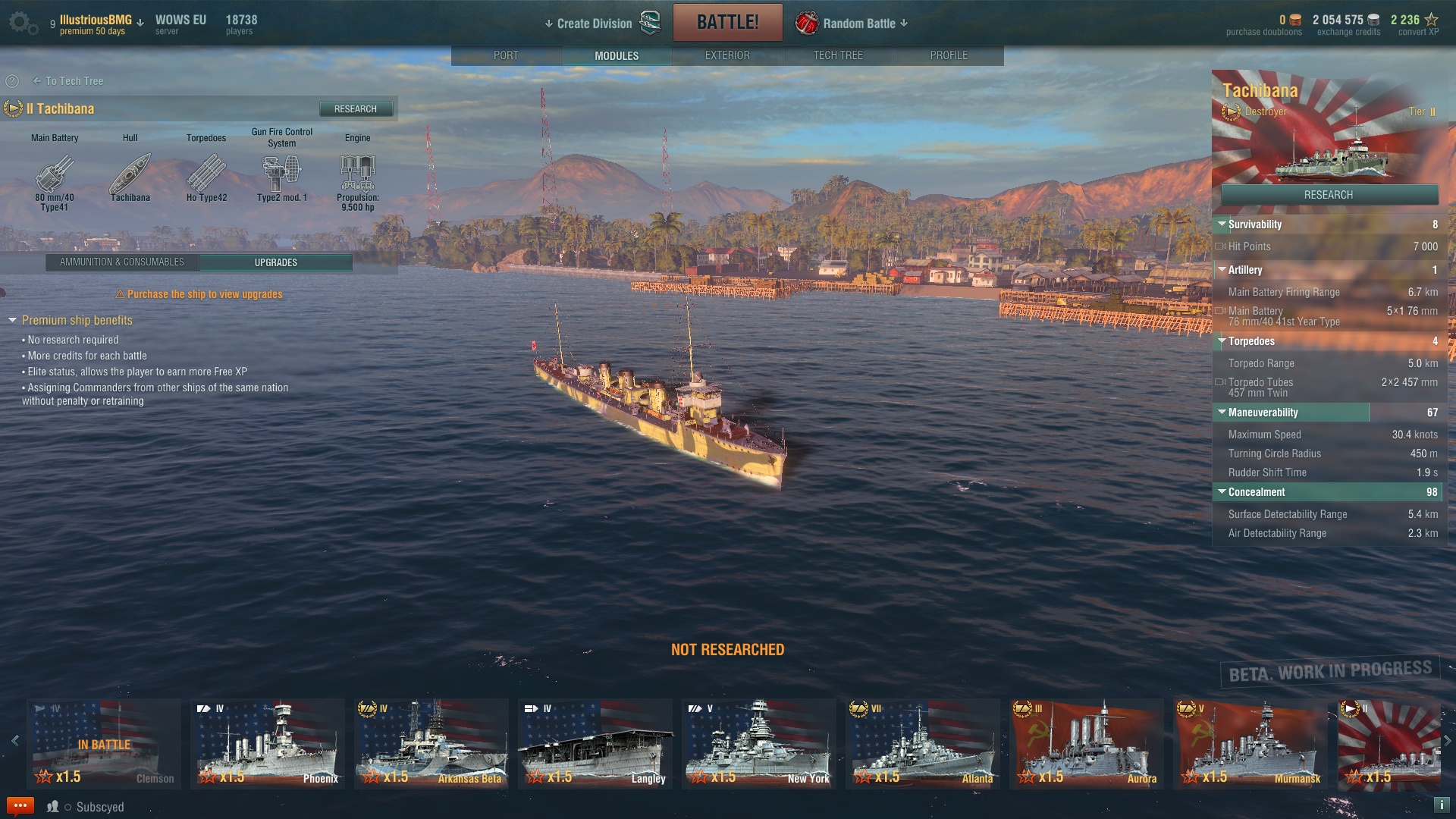Collapse the Survivability stats section
Screen dimensions: 1456x819
click(1222, 224)
